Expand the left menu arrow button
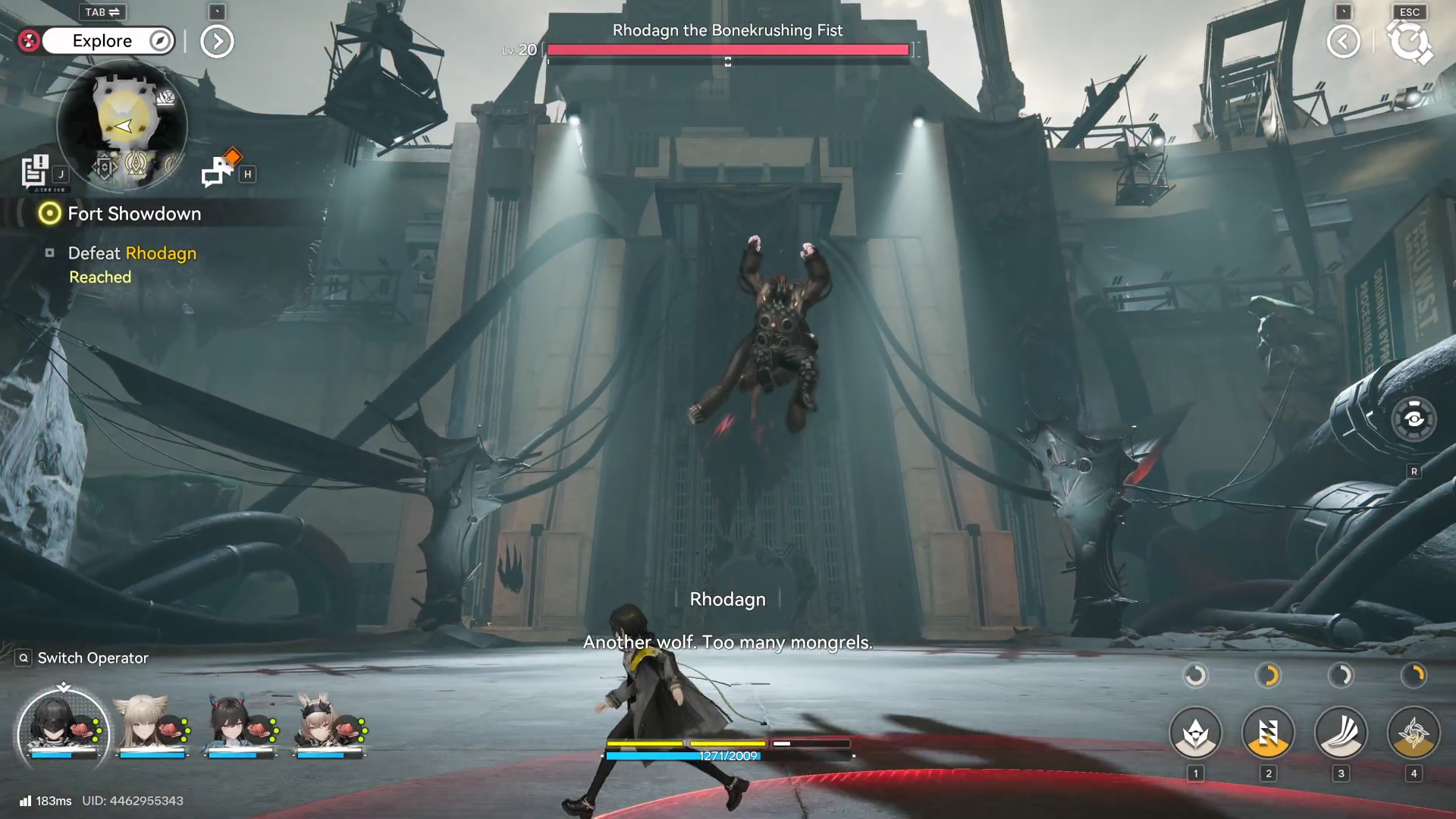Image resolution: width=1456 pixels, height=819 pixels. (x=217, y=42)
